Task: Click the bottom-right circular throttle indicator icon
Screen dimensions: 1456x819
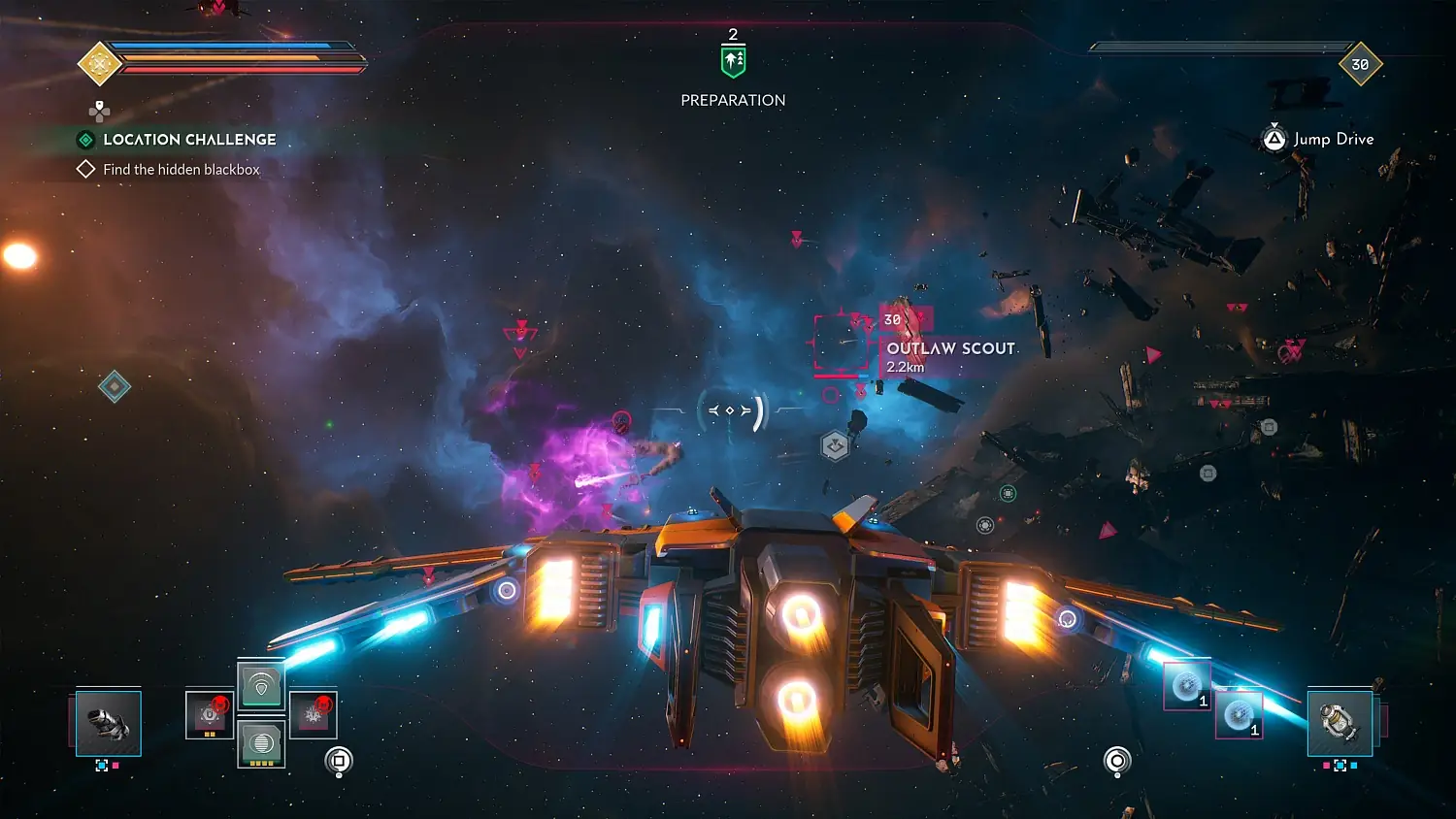Action: click(x=1118, y=762)
